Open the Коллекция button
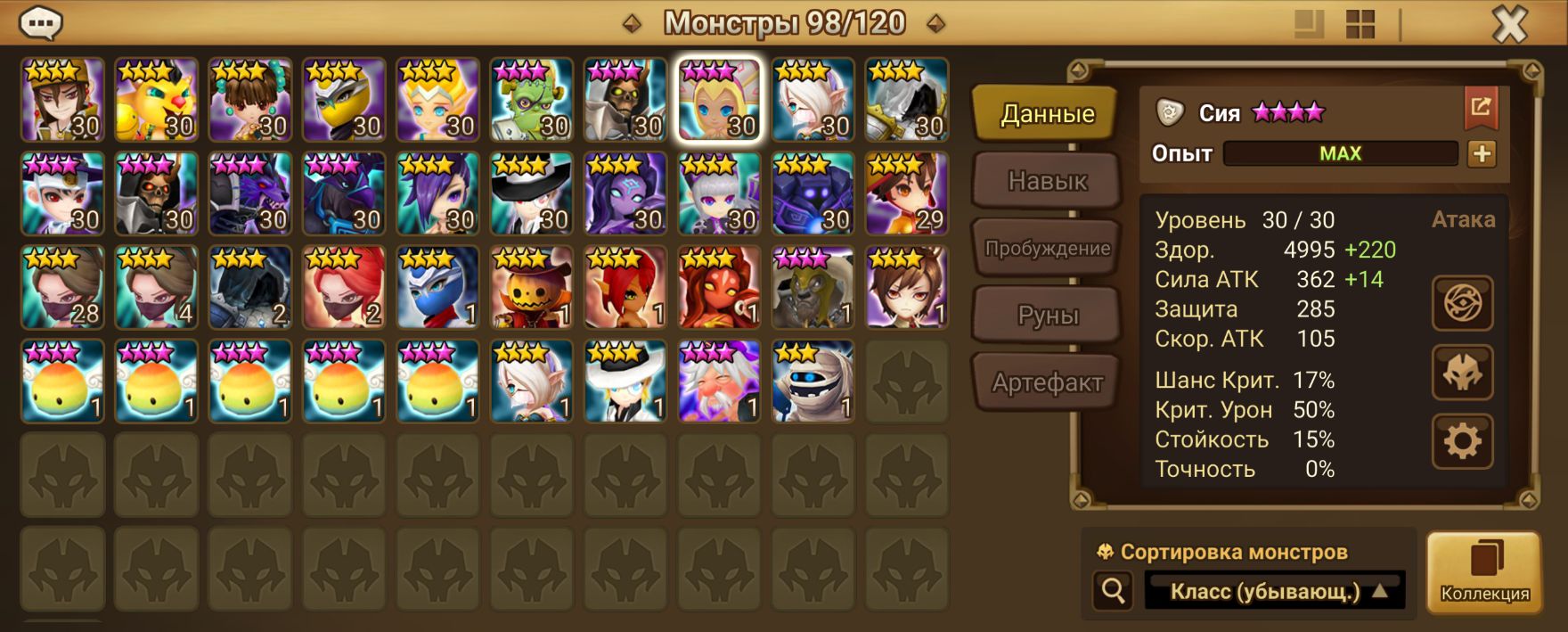1568x632 pixels. click(1484, 572)
